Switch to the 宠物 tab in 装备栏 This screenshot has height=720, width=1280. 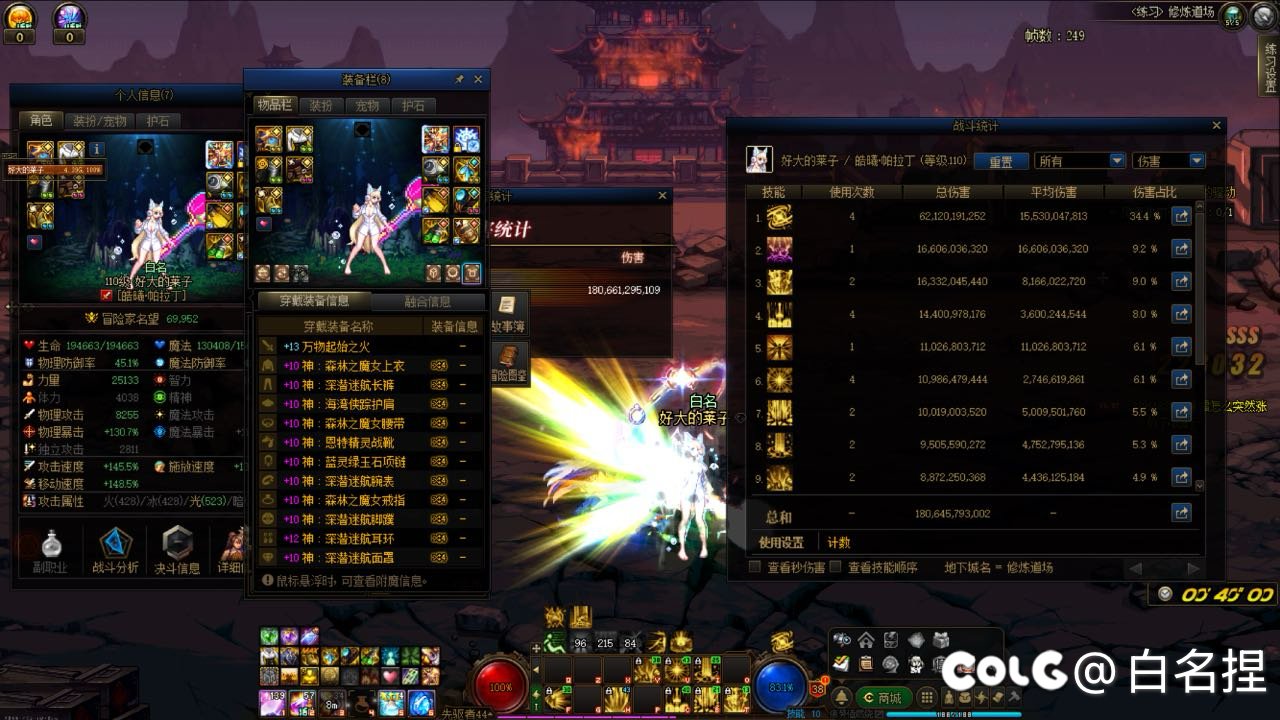point(367,105)
